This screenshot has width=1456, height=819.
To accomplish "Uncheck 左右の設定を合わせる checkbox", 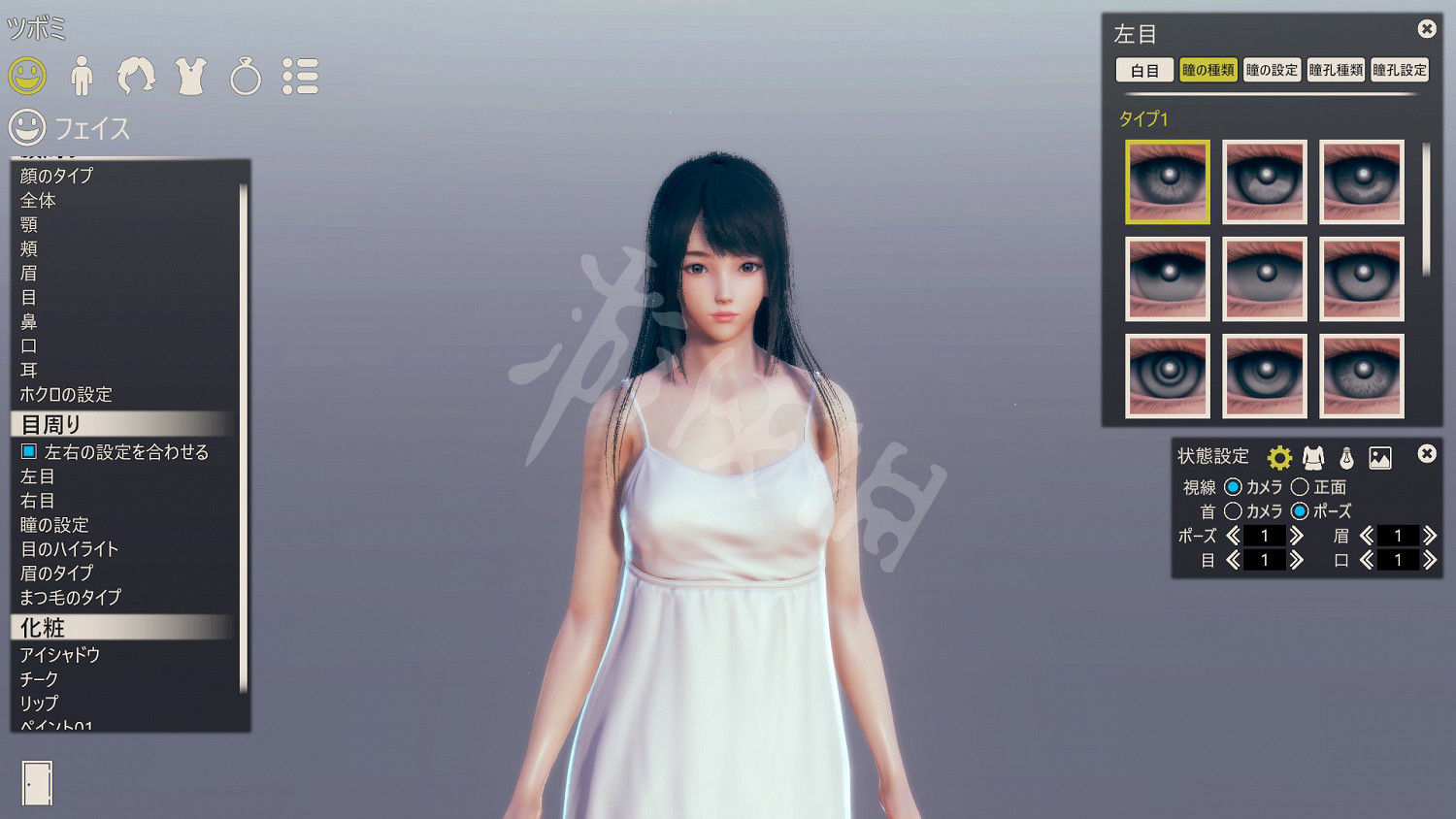I will (x=29, y=451).
